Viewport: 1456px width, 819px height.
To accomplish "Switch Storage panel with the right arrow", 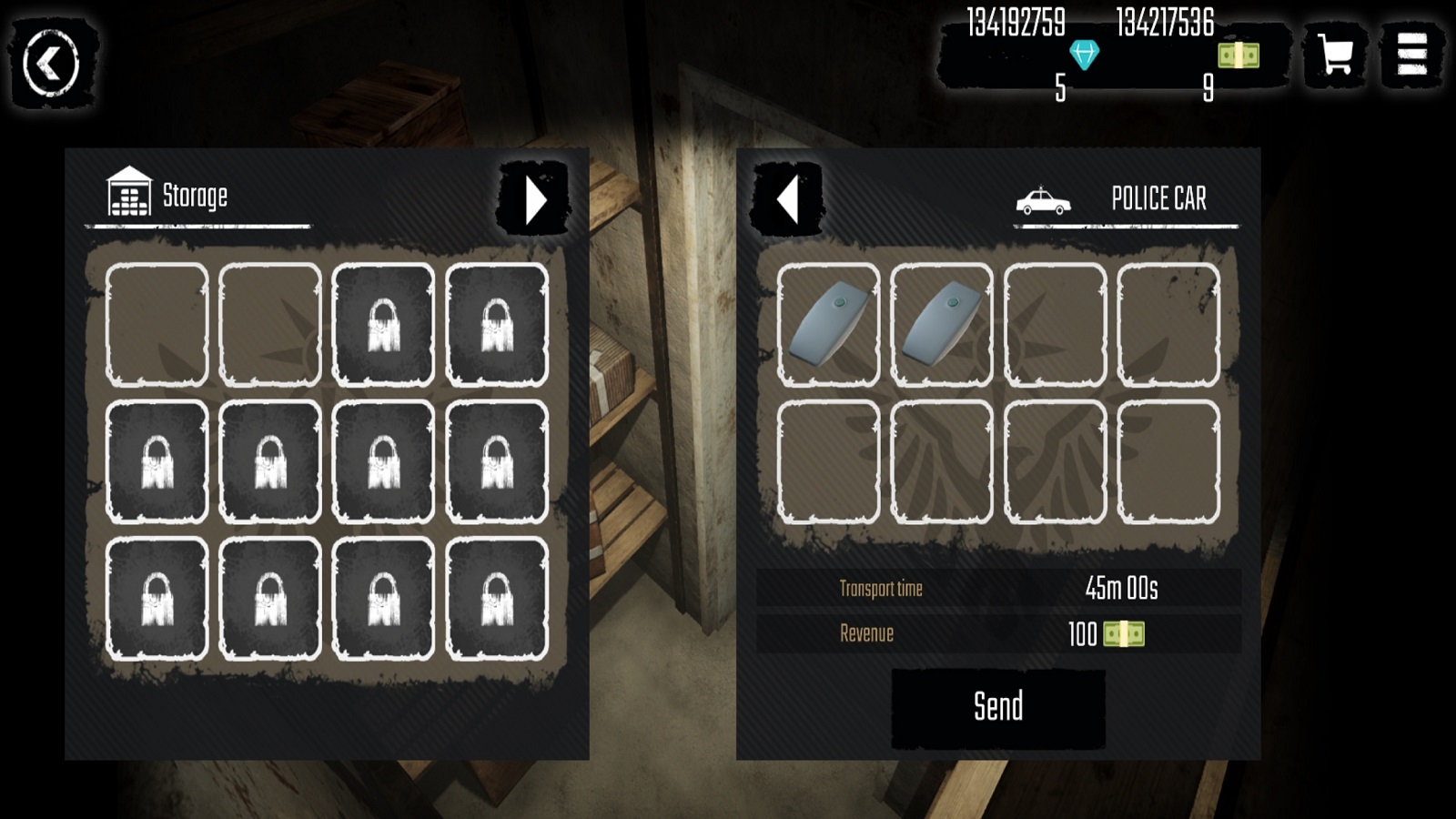I will [534, 199].
